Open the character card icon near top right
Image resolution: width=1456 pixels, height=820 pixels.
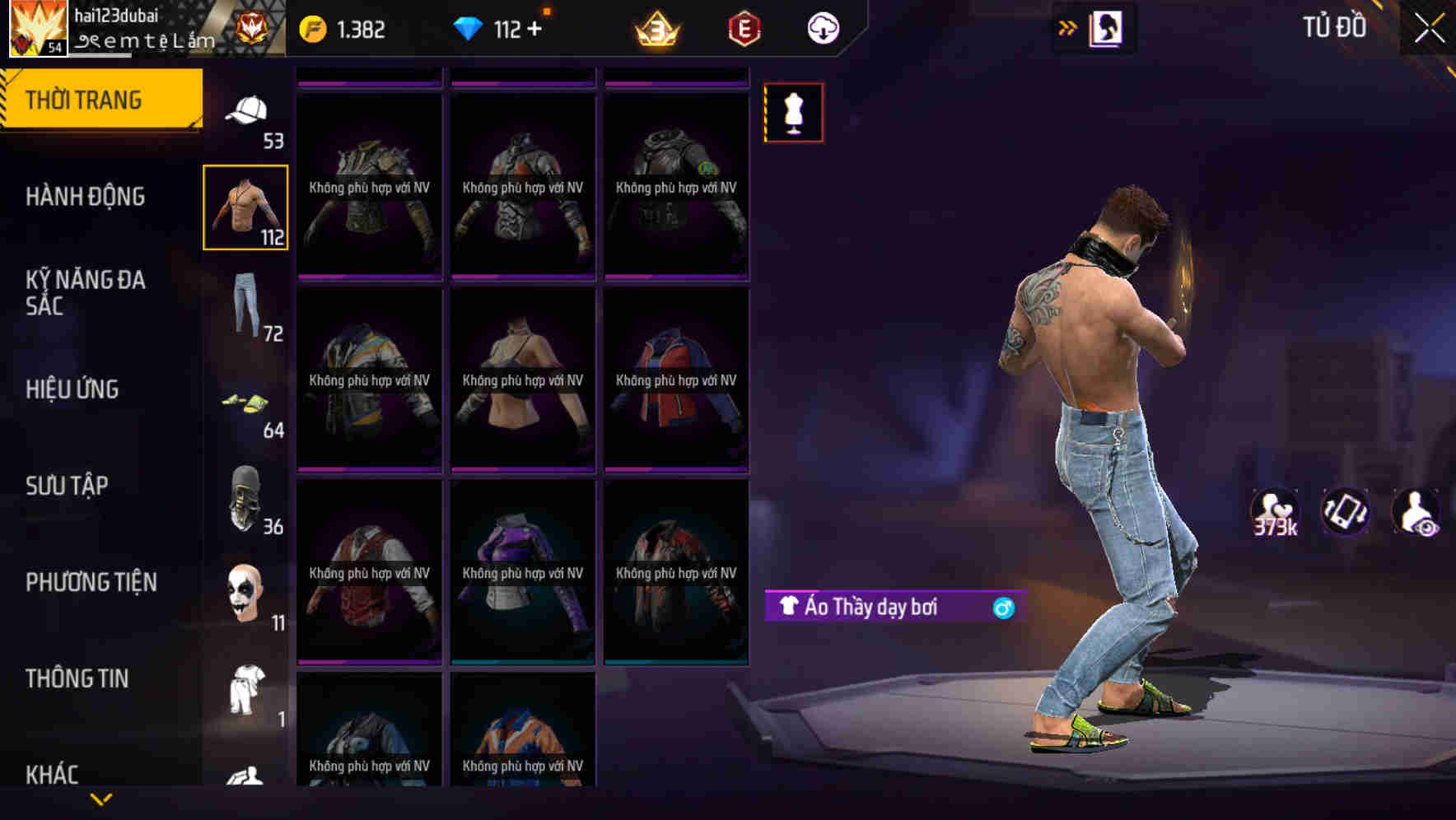pos(1108,26)
